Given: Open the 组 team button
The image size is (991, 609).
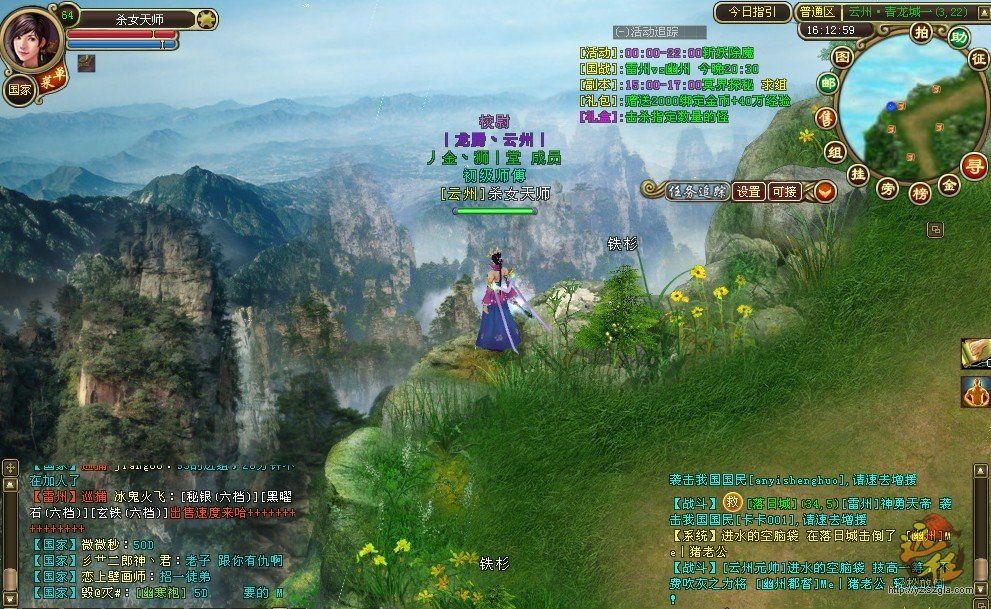Looking at the screenshot, I should (835, 151).
